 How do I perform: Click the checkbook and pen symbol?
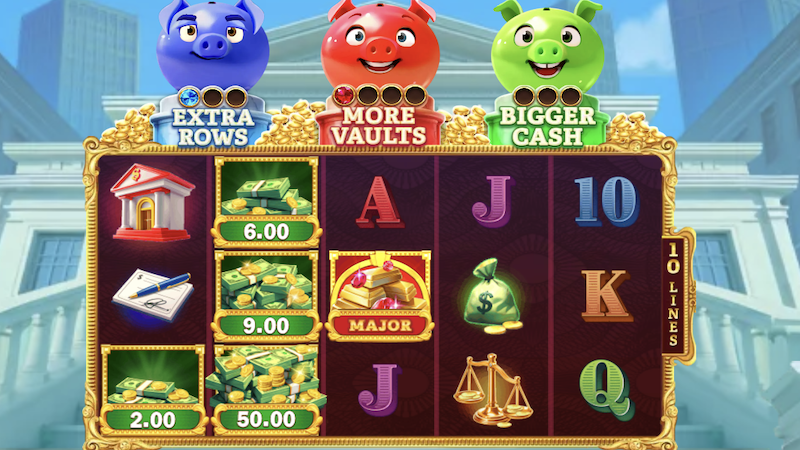tap(153, 294)
